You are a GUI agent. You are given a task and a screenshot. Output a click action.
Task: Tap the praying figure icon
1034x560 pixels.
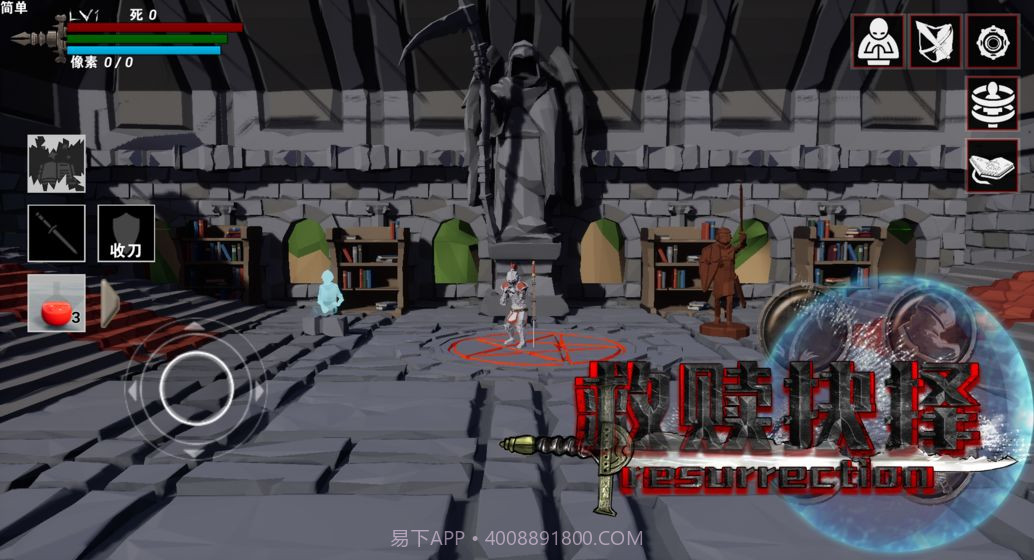878,42
